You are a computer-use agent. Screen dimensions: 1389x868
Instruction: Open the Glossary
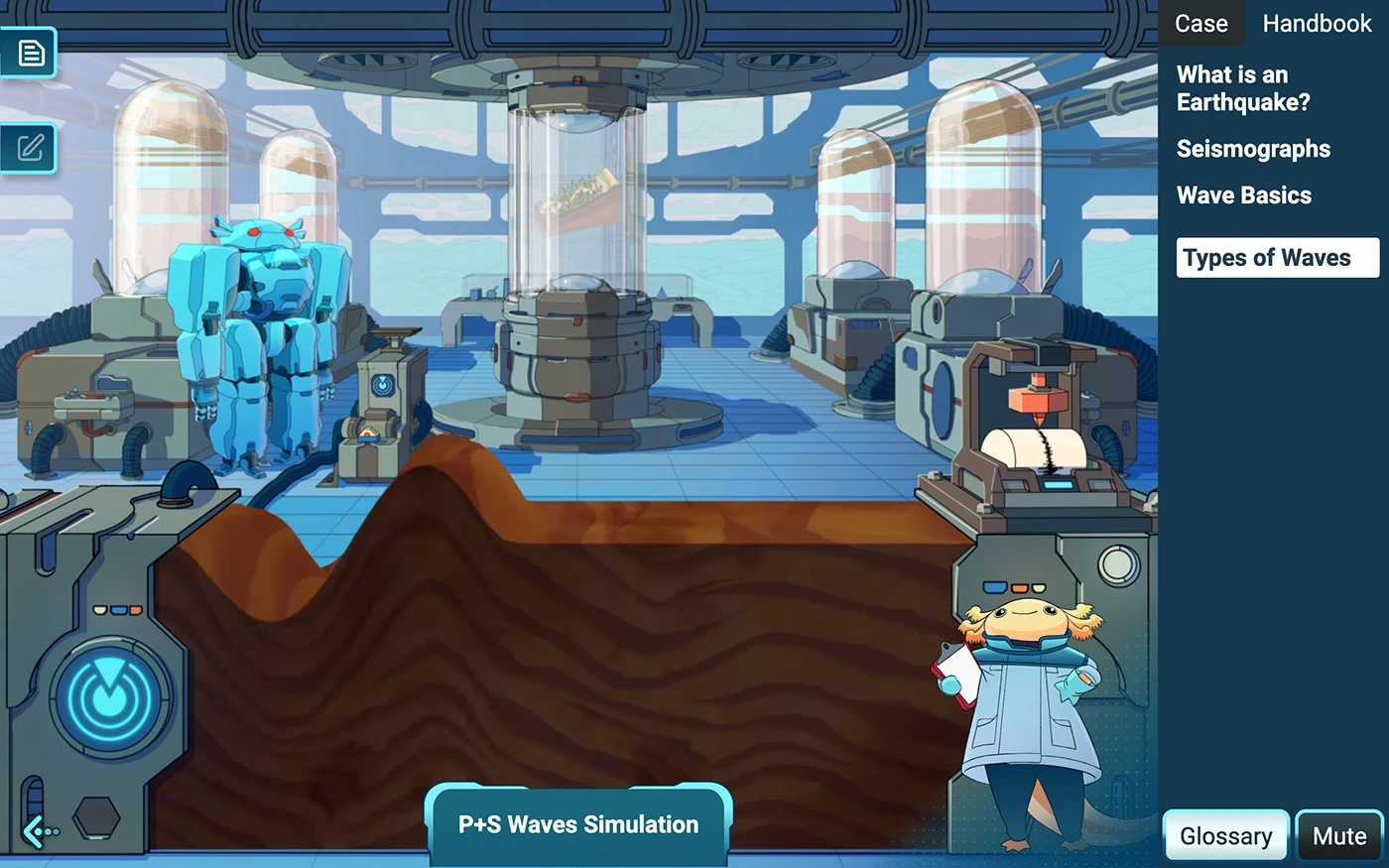(x=1225, y=836)
